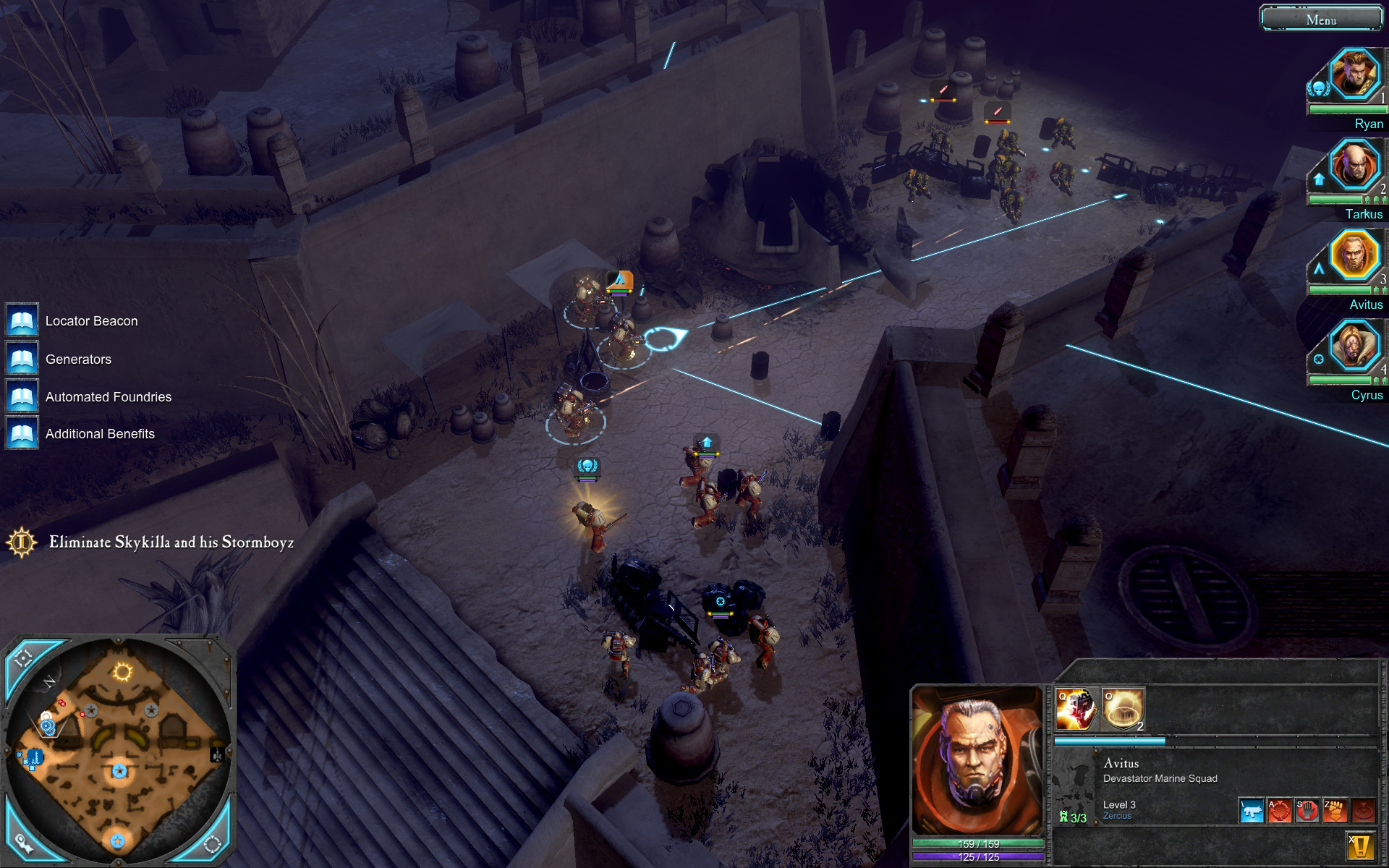Open the Menu button

point(1321,20)
